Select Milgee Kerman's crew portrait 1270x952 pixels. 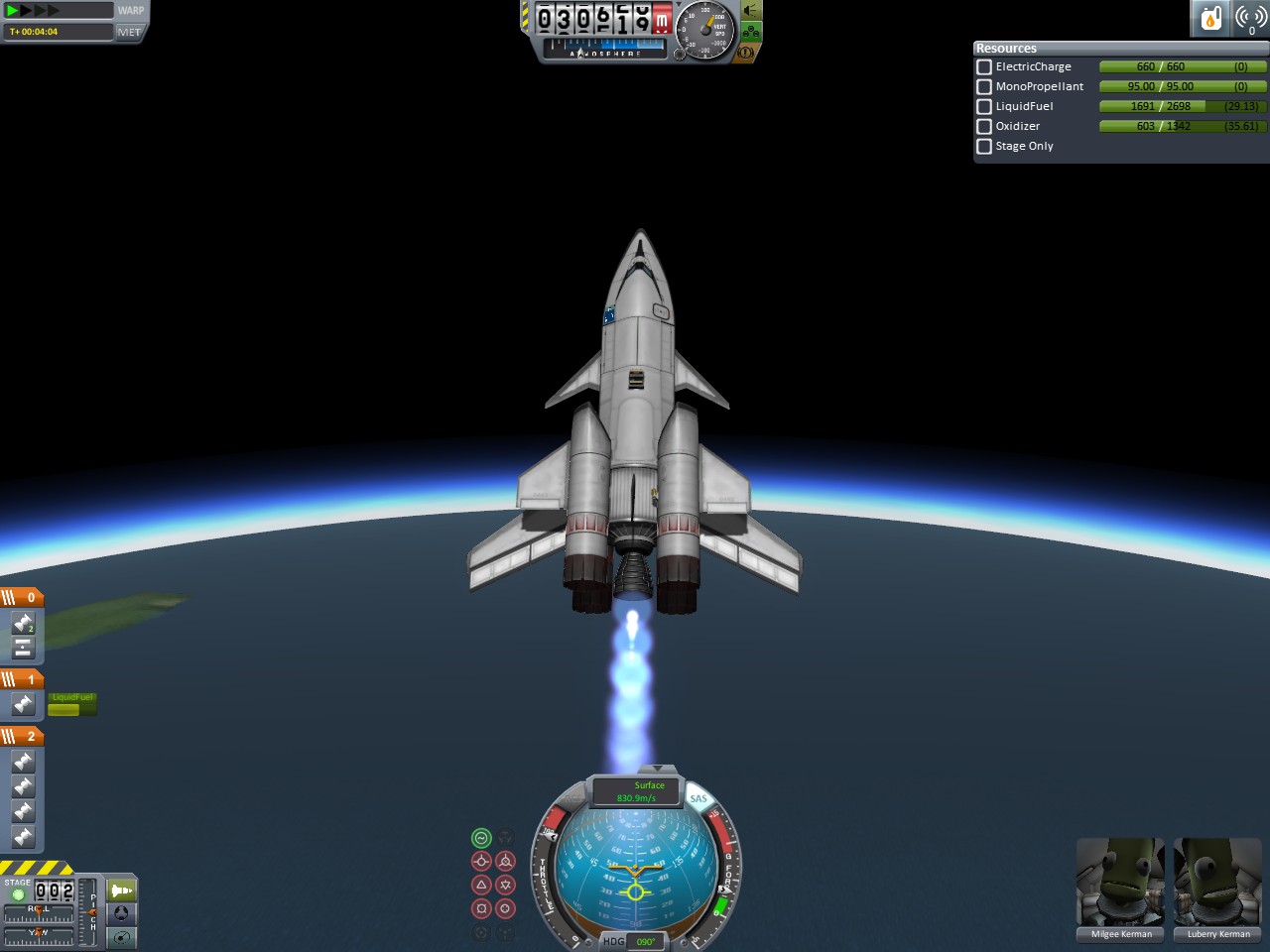click(1120, 883)
